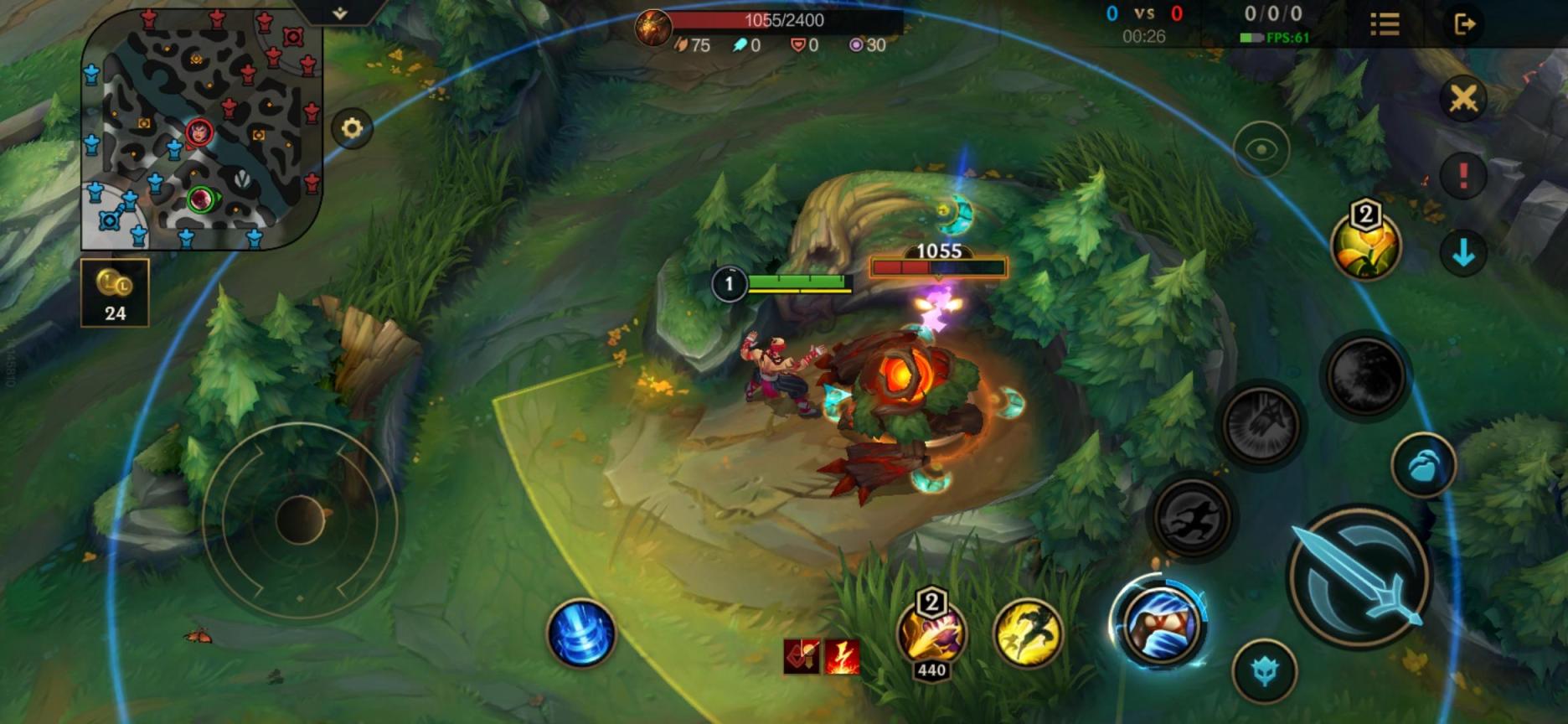Click the exit door icon

pyautogui.click(x=1464, y=24)
